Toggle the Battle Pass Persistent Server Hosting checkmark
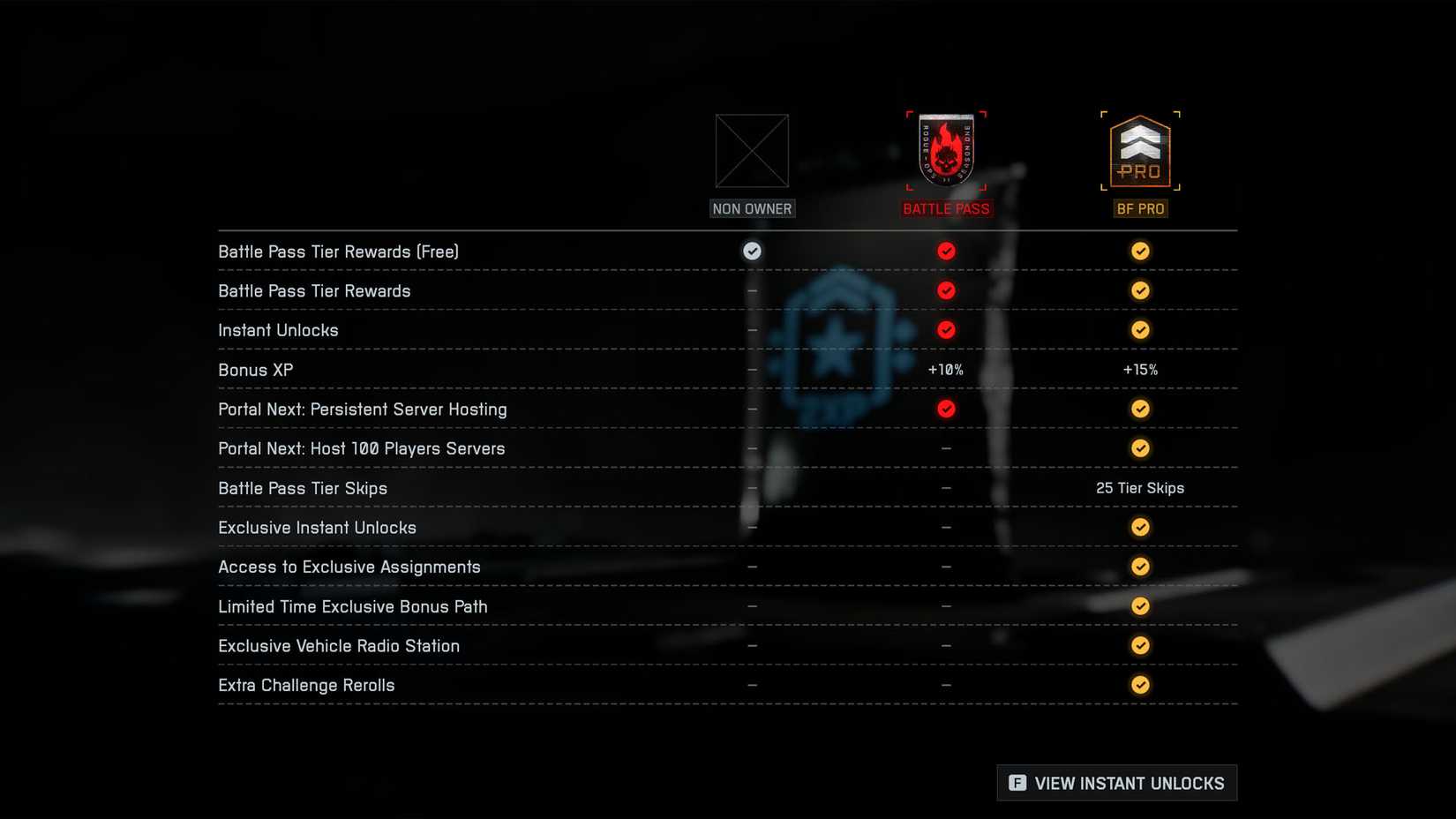1456x819 pixels. tap(946, 409)
